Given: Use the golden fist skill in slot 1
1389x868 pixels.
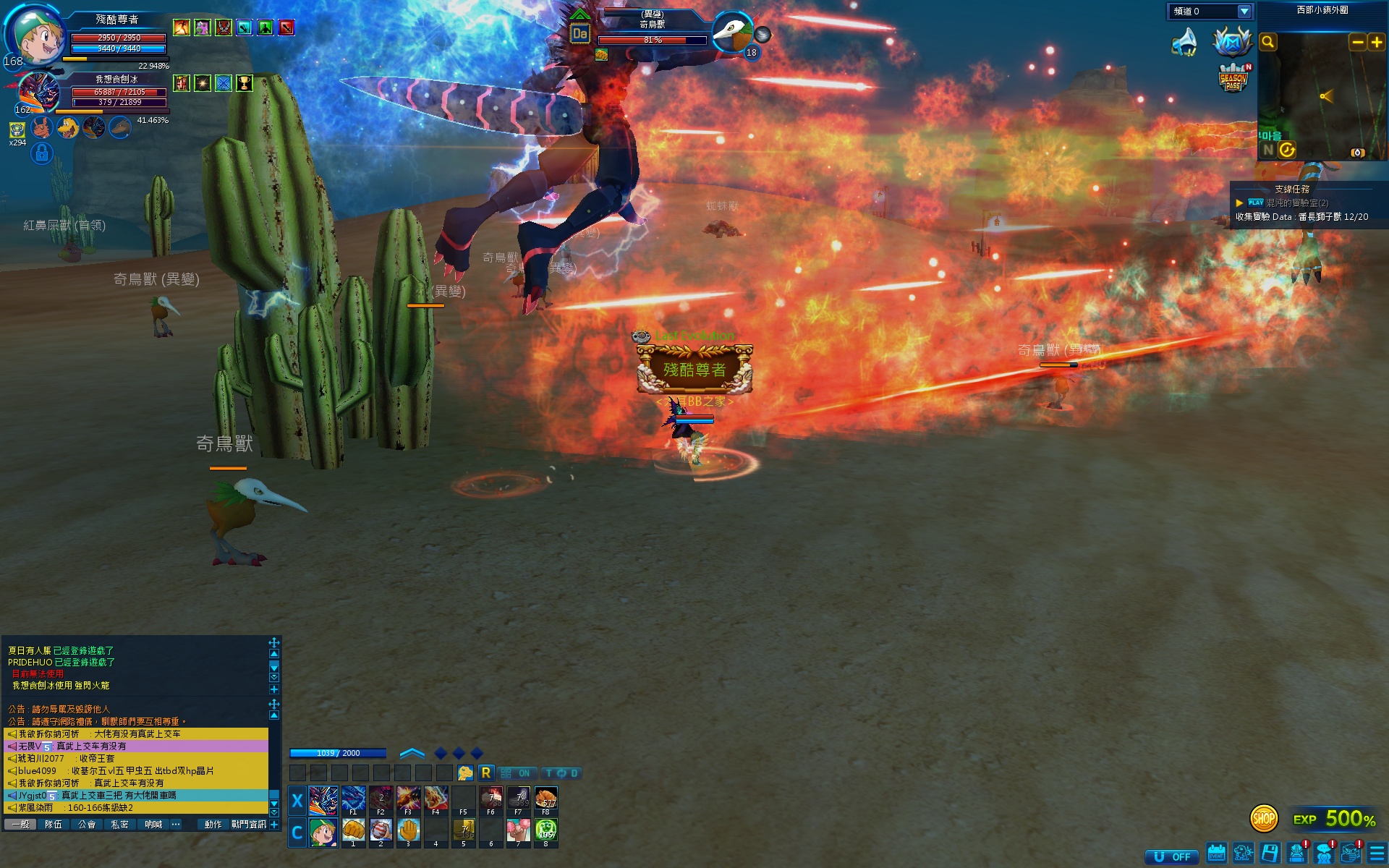Looking at the screenshot, I should tap(353, 830).
